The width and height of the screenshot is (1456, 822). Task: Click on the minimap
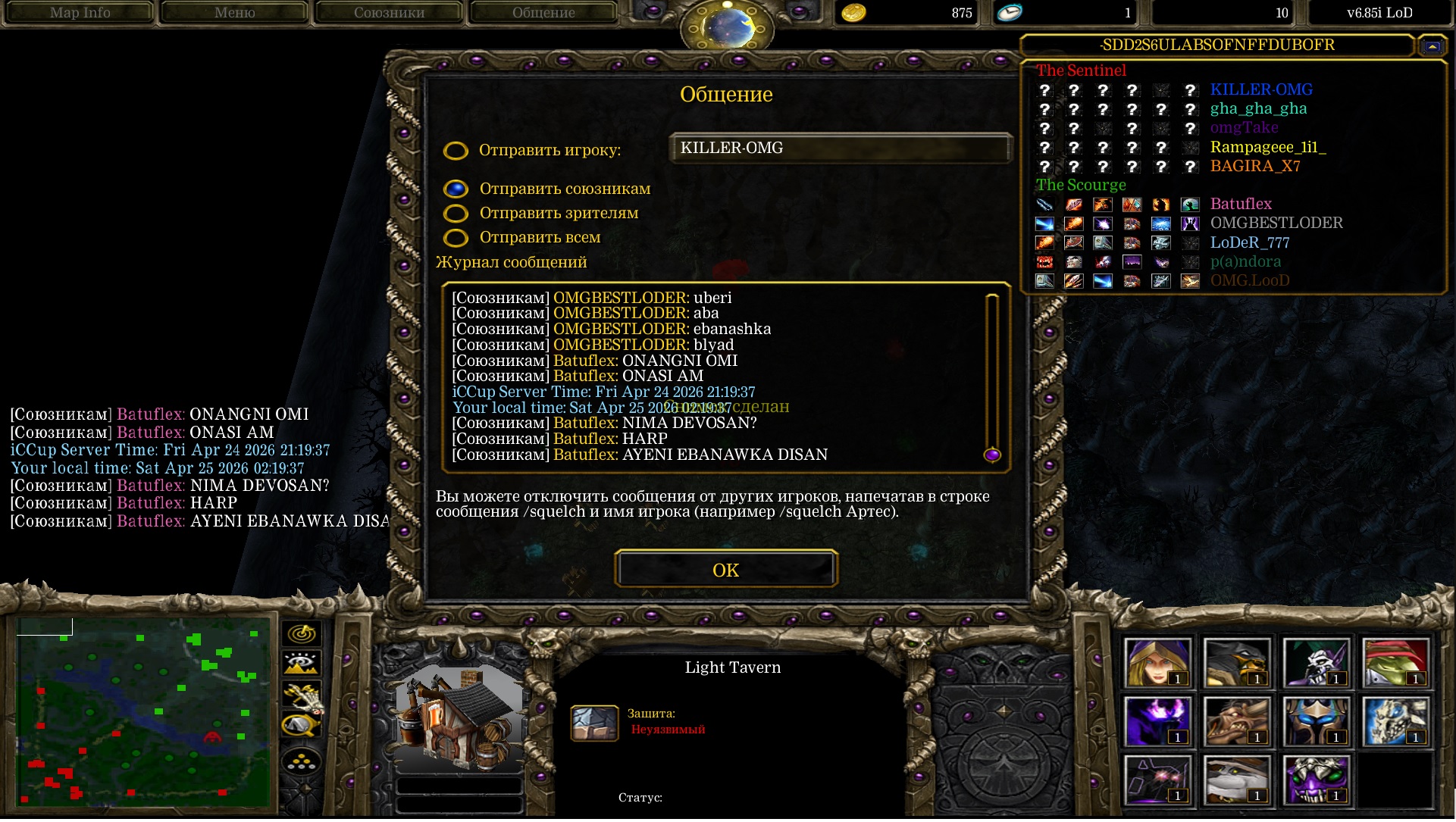click(142, 712)
